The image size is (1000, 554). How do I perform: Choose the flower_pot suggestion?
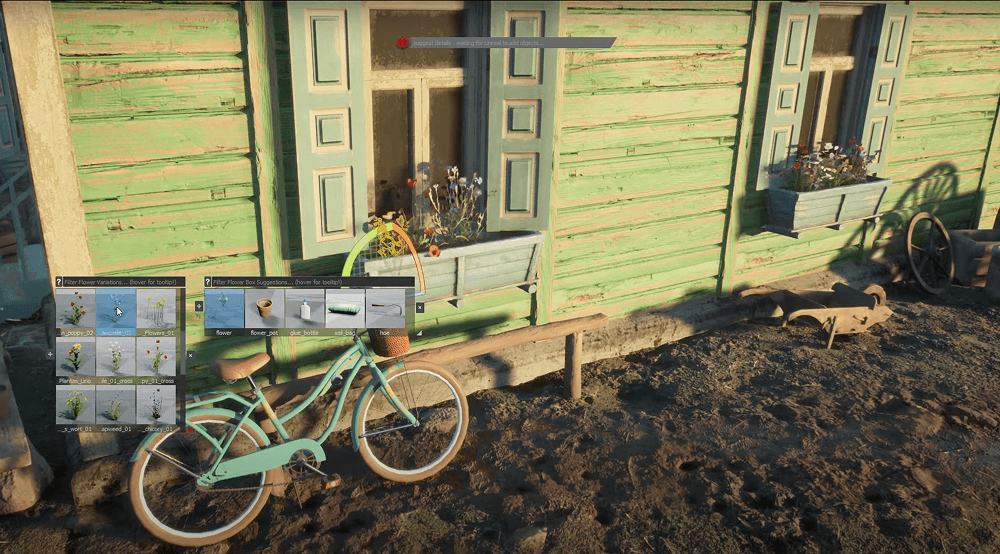264,311
